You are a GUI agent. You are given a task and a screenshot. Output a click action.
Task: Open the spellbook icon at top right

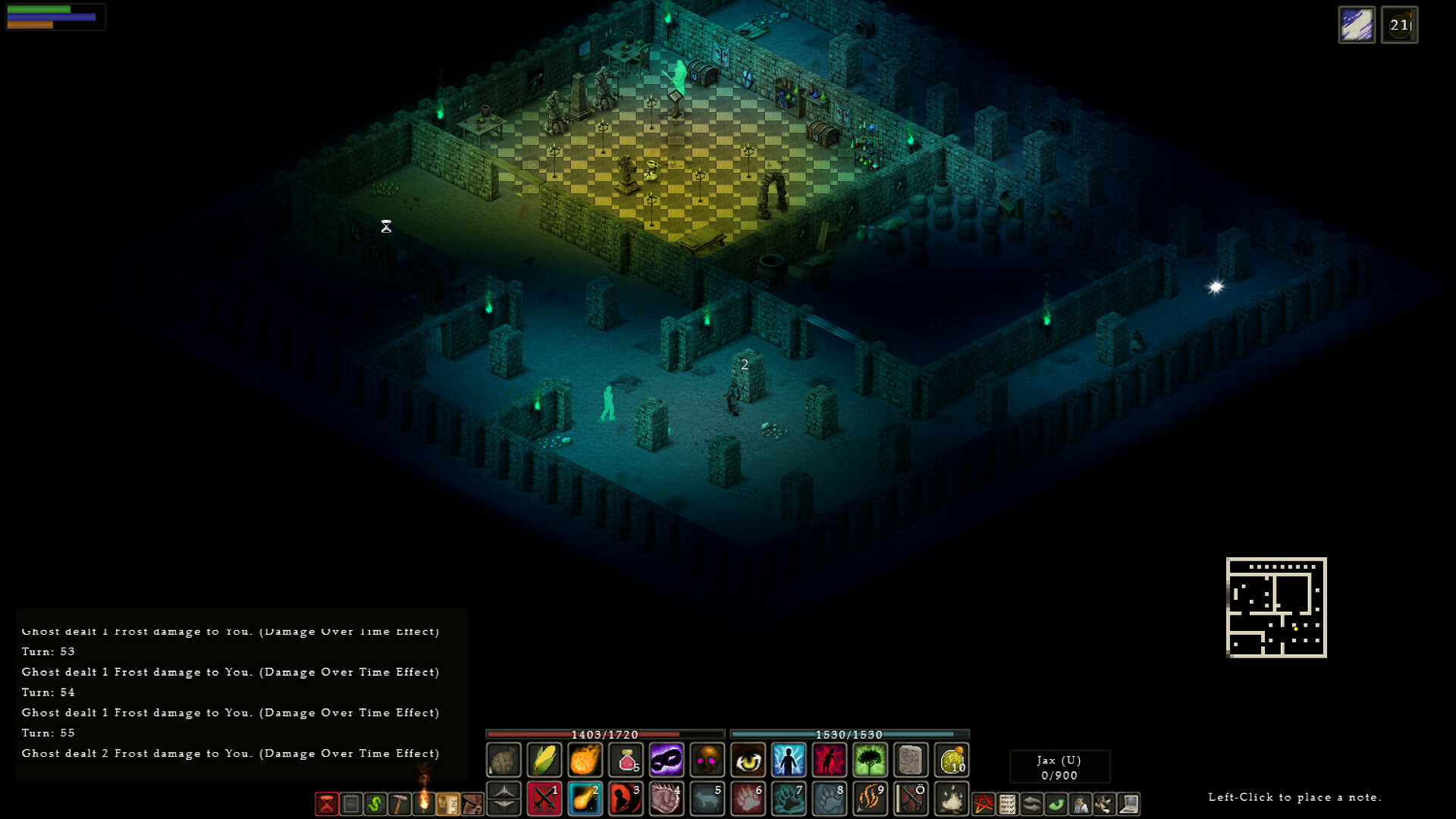coord(1357,25)
